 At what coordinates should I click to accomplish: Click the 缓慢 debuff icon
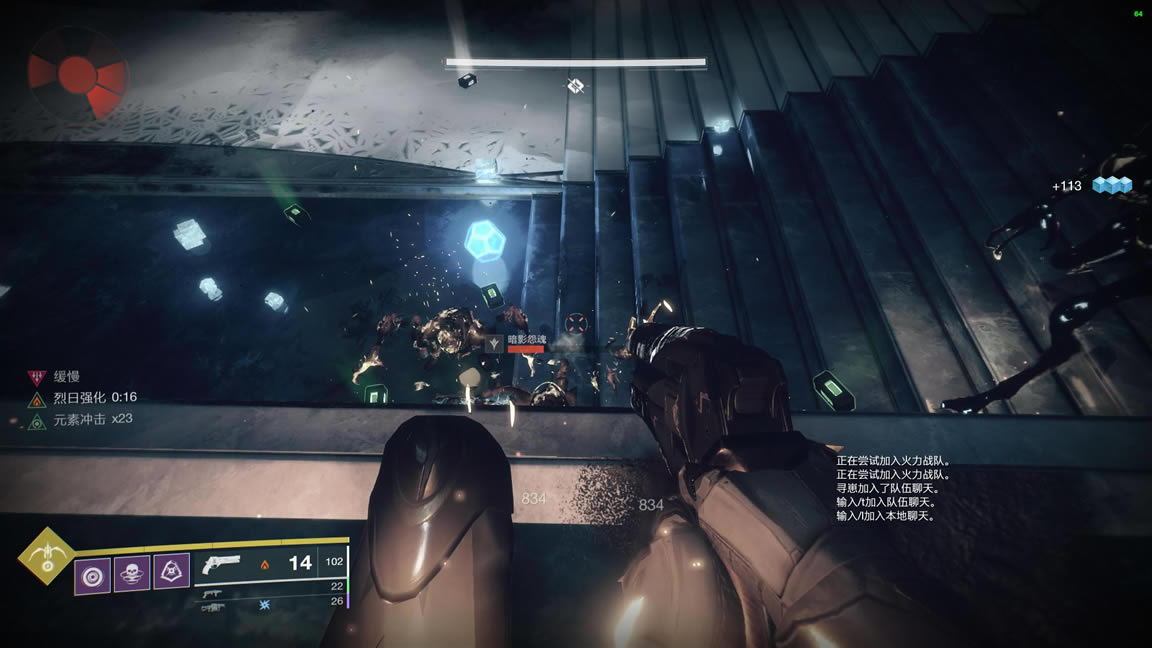click(x=37, y=377)
